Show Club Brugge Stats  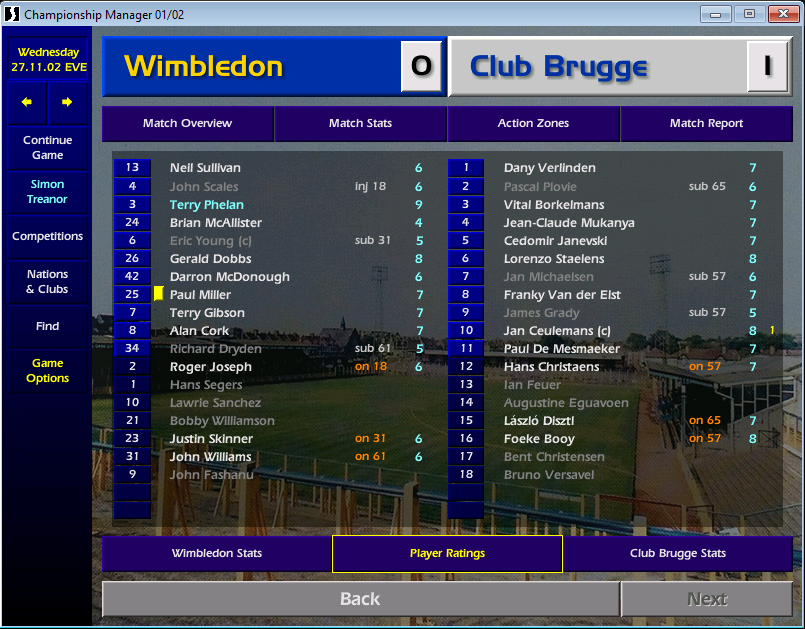tap(677, 554)
